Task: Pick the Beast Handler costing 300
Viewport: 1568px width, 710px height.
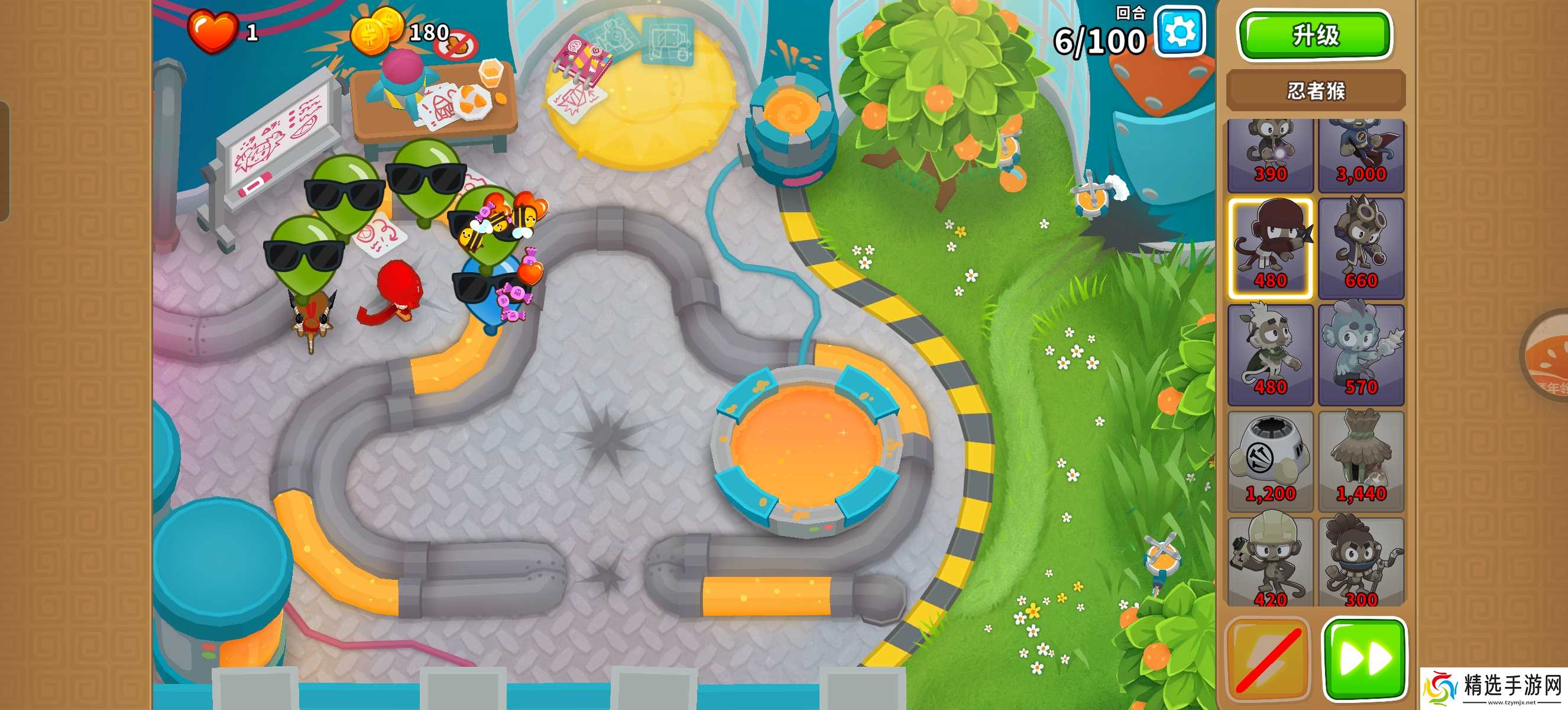Action: 1360,561
